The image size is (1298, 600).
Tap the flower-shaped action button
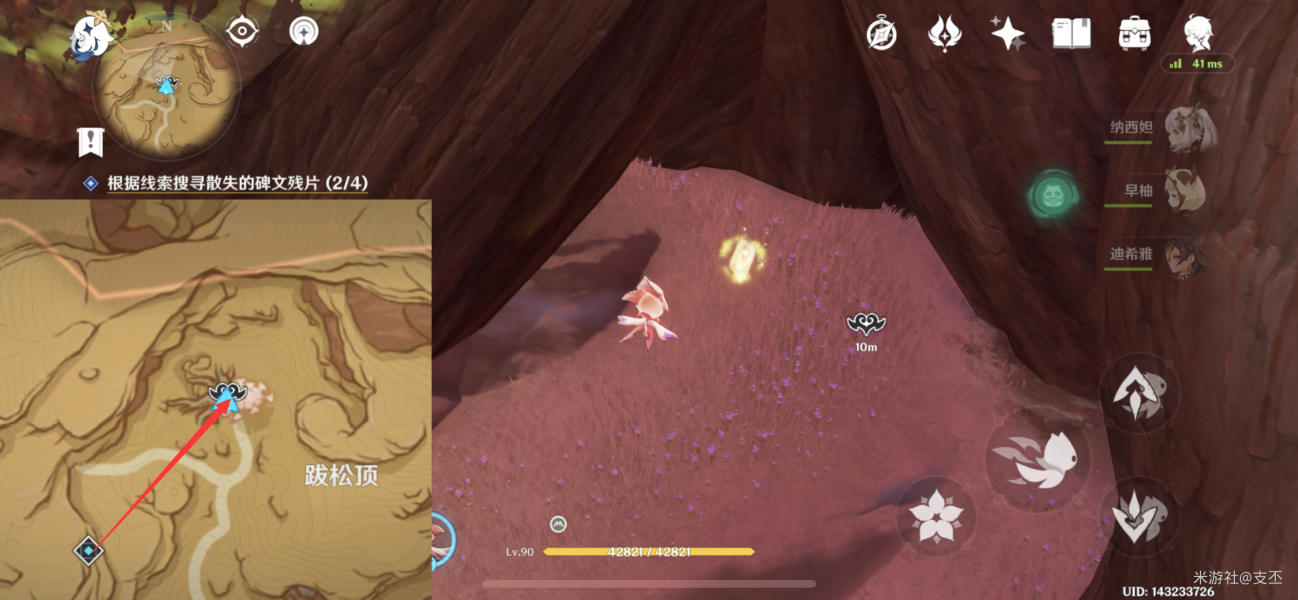936,517
